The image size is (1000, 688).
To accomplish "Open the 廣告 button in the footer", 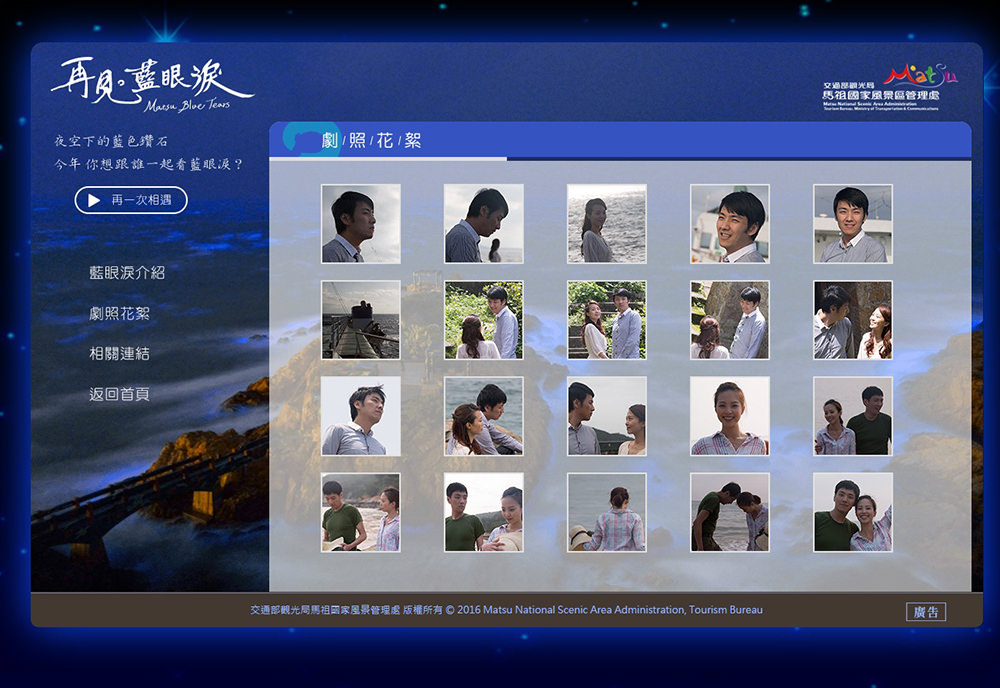I will tap(926, 612).
